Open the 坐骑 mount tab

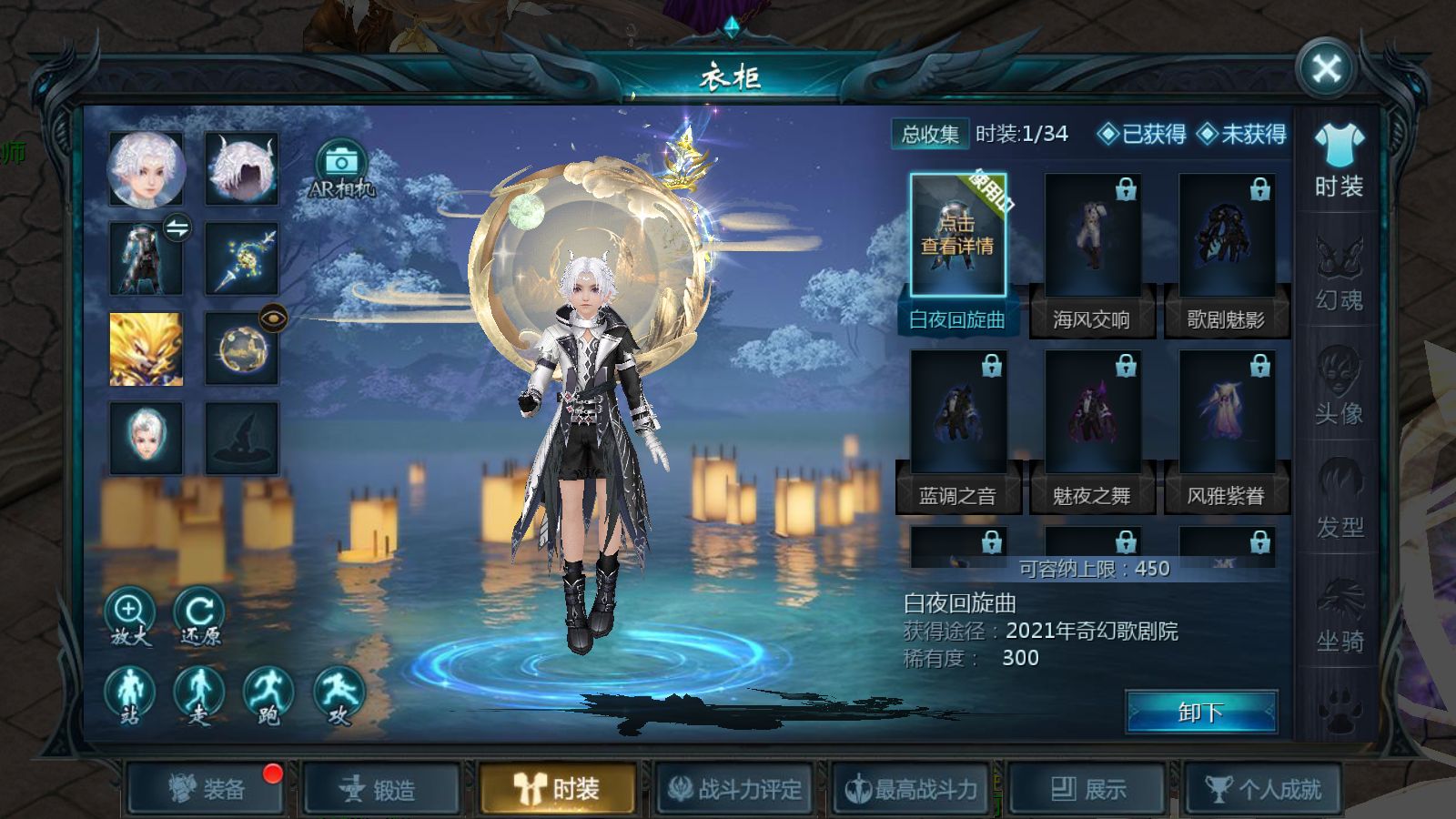[x=1339, y=614]
